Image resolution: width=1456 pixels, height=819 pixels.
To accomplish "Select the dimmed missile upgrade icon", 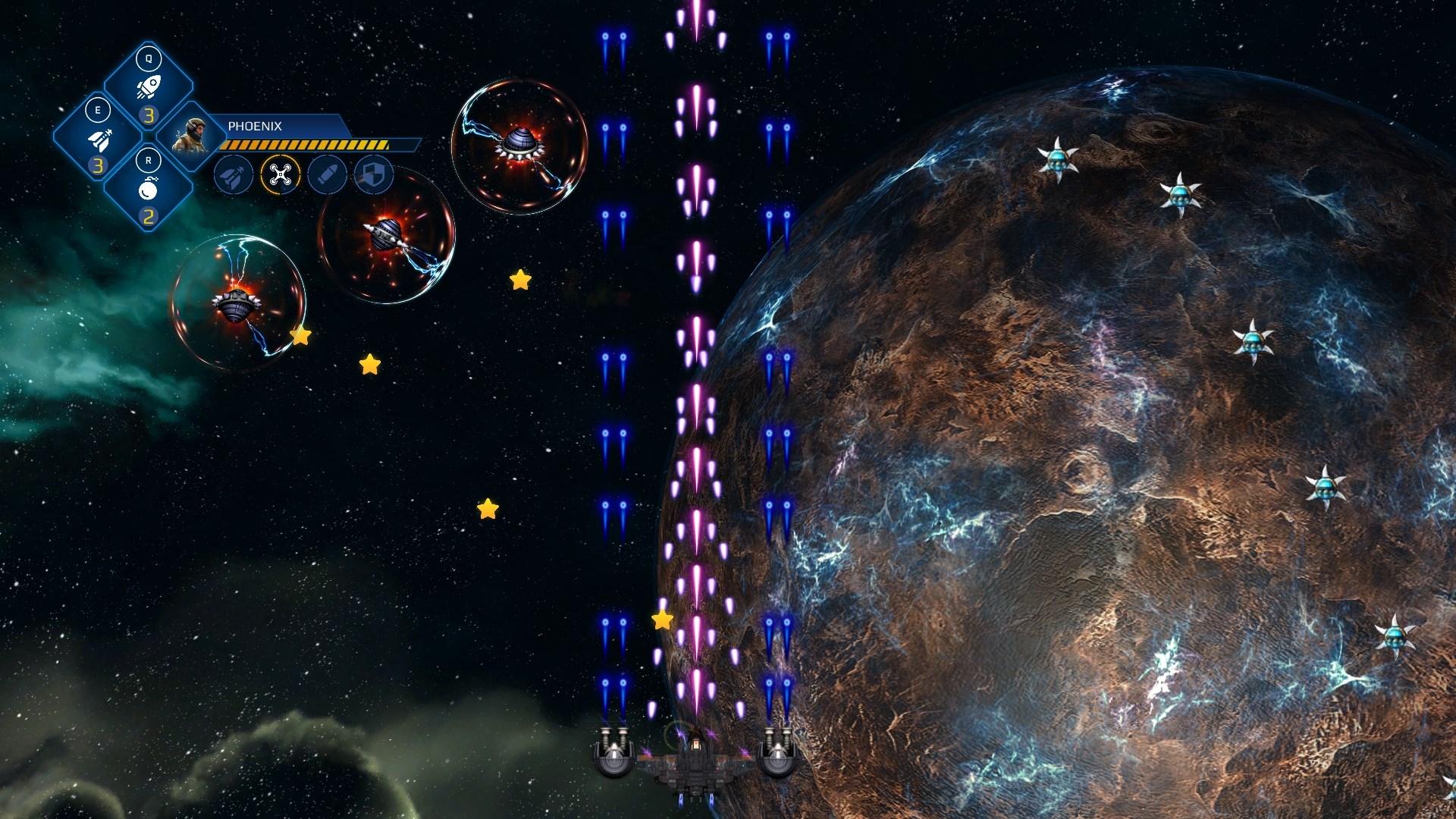I will pyautogui.click(x=234, y=176).
